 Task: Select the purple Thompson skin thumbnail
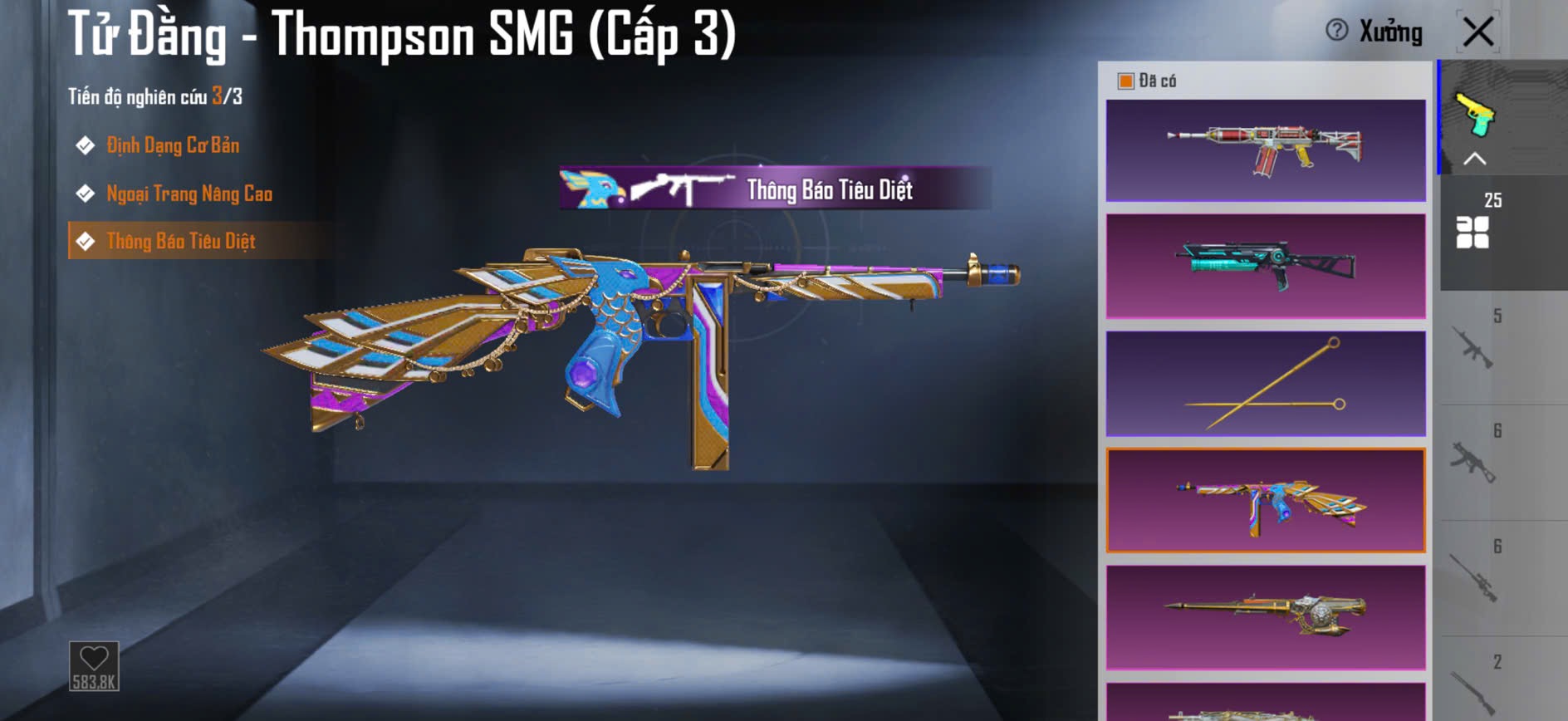pyautogui.click(x=1266, y=500)
